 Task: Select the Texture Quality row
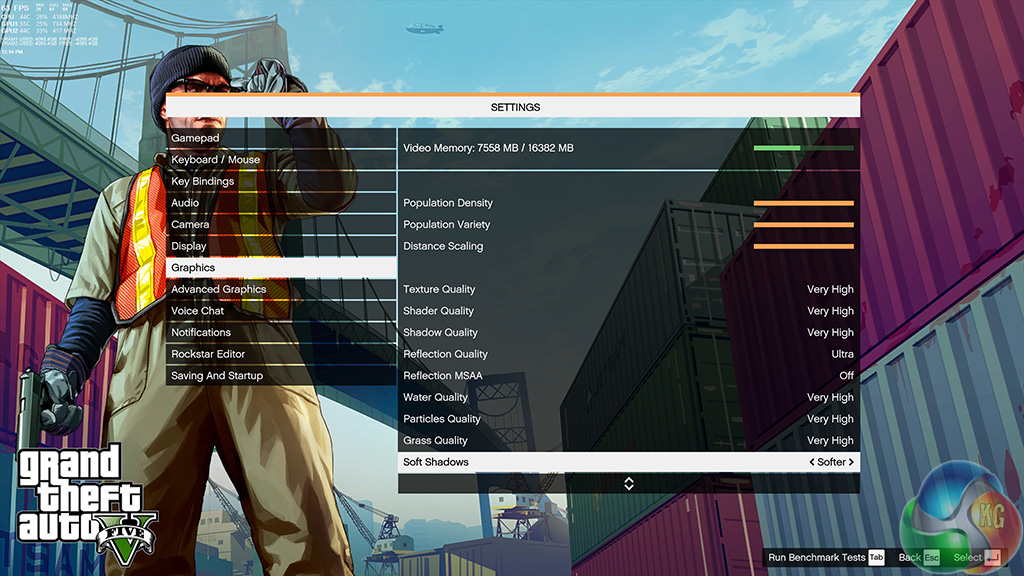[628, 290]
